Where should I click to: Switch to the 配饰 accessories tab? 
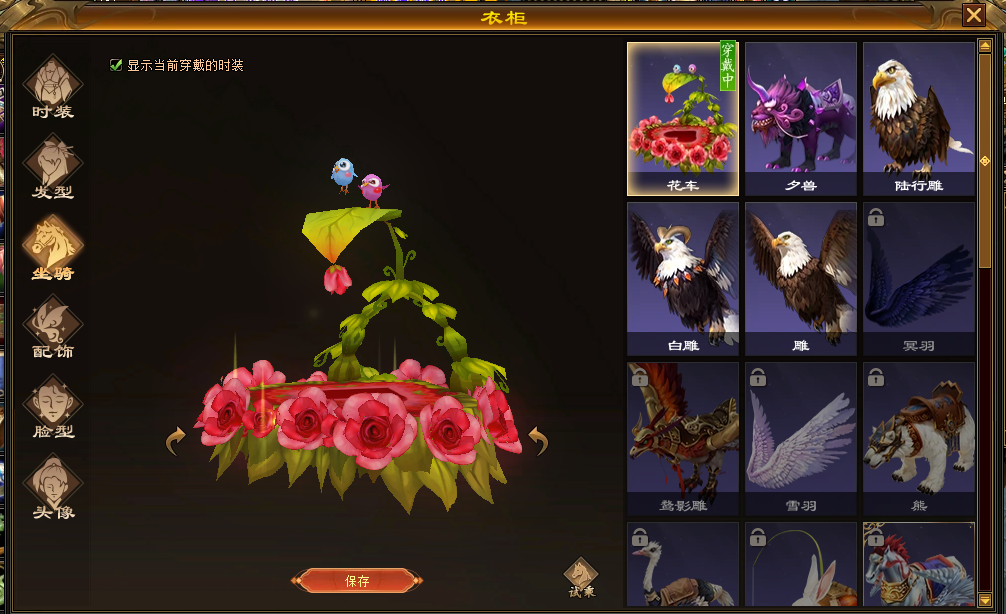[x=53, y=327]
